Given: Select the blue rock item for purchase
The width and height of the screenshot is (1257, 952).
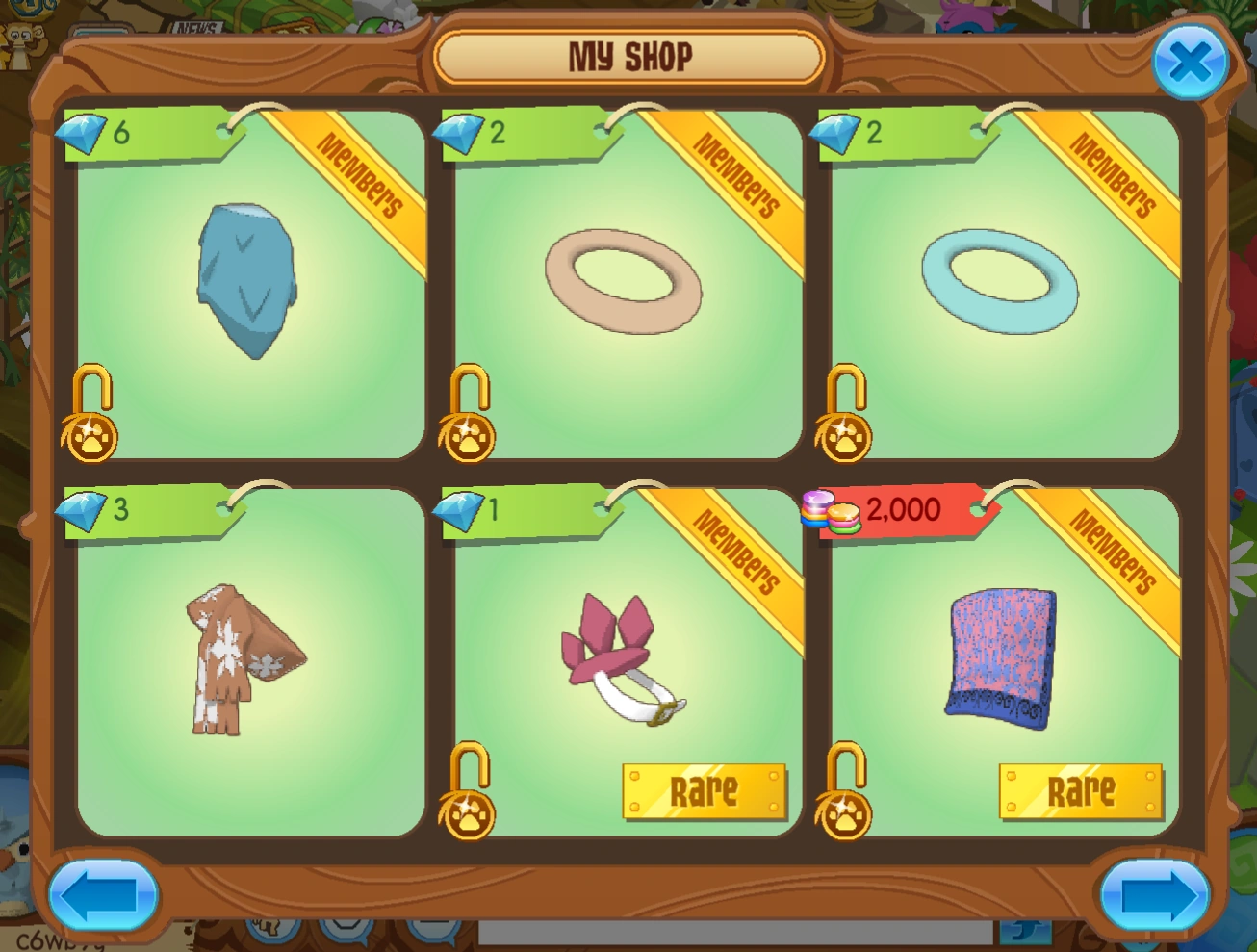Looking at the screenshot, I should click(246, 279).
